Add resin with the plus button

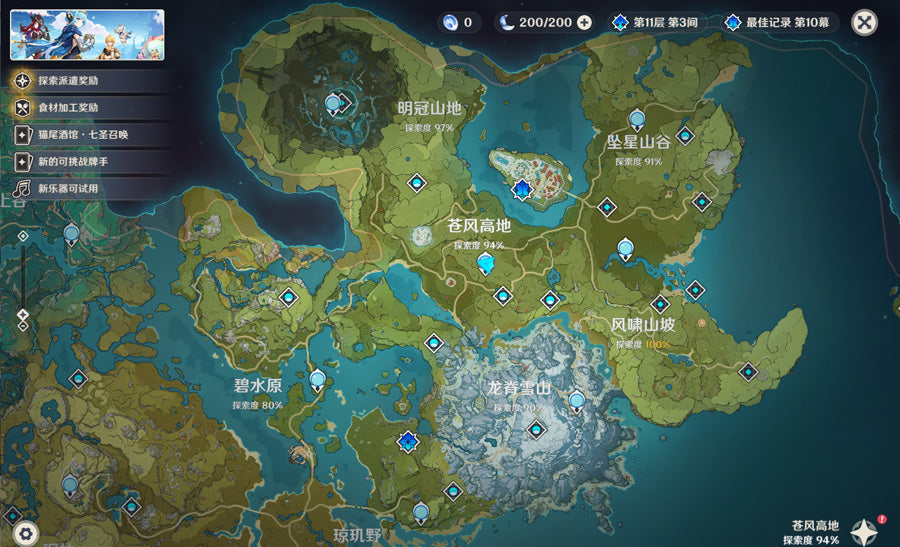pos(585,22)
